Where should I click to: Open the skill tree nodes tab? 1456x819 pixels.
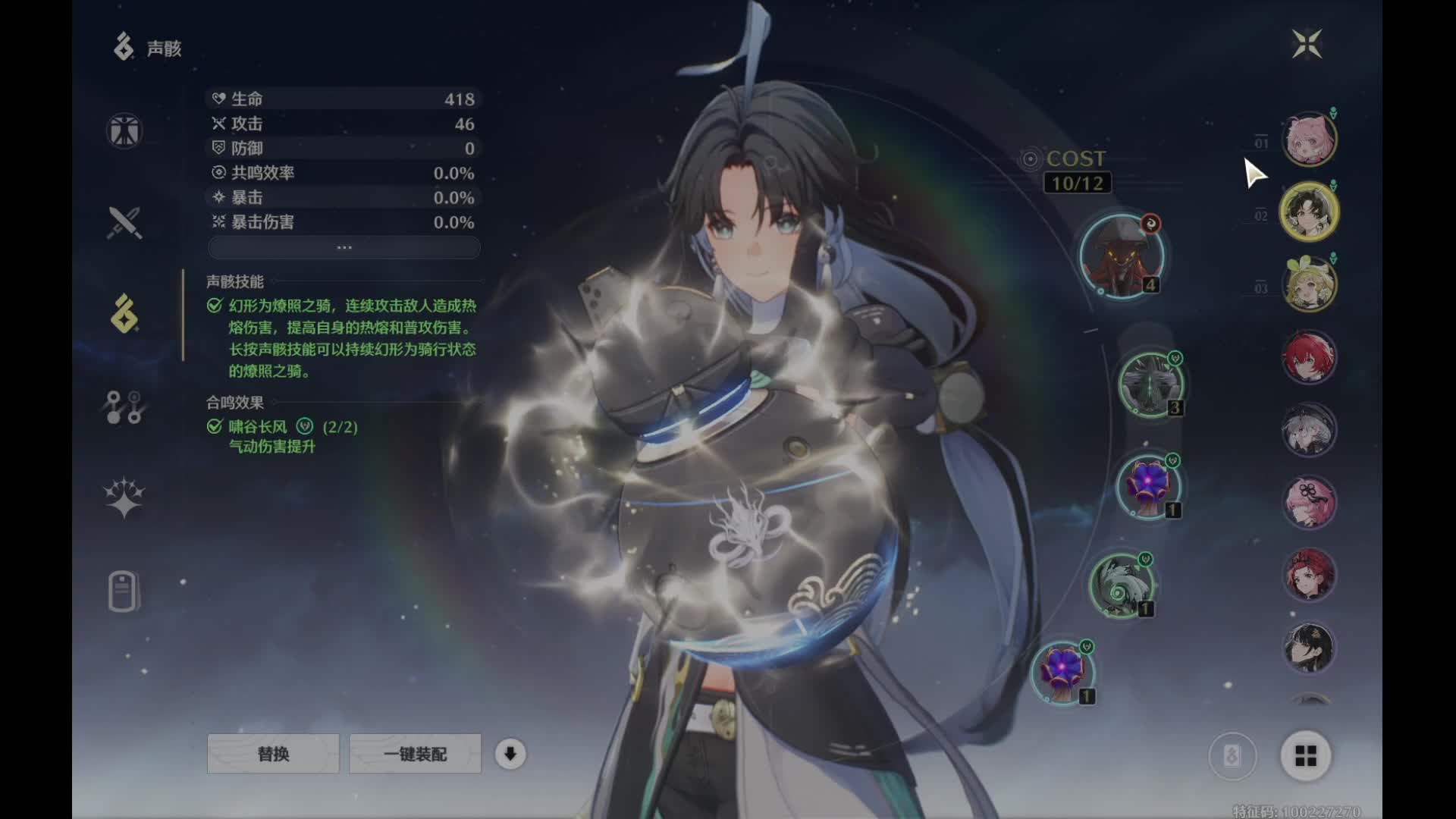coord(124,407)
